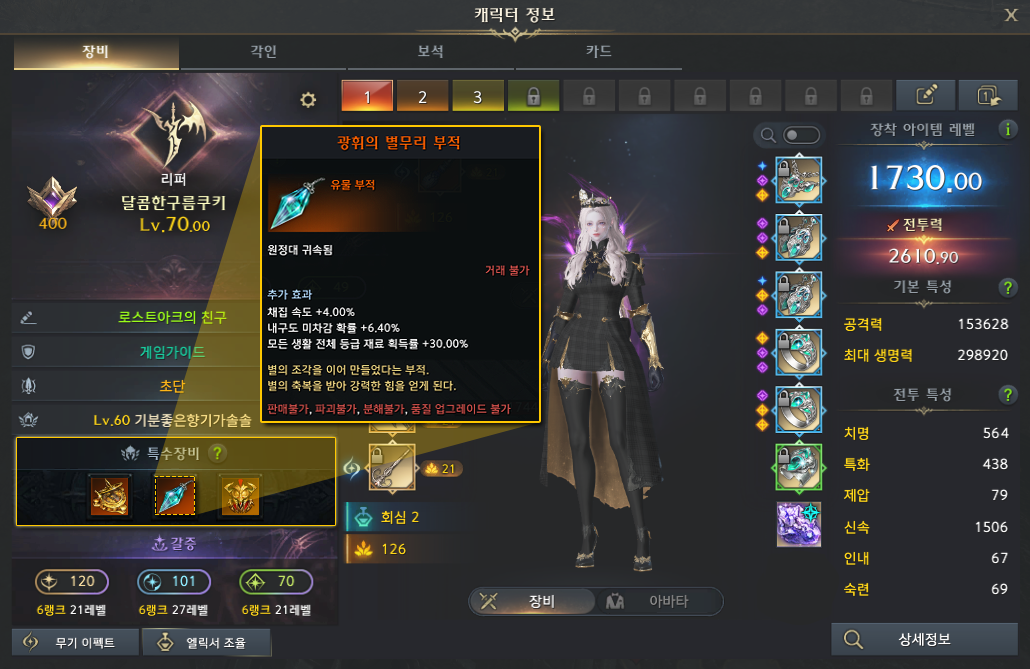Click the 특수장비 help question mark
The height and width of the screenshot is (669, 1030).
coord(217,453)
